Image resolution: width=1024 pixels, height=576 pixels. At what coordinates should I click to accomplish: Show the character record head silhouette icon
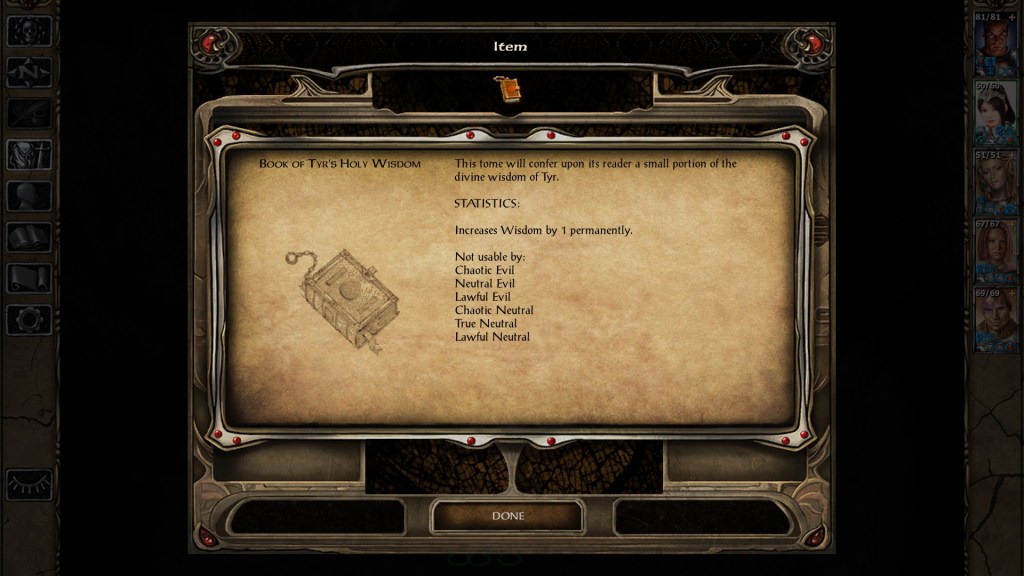[29, 196]
